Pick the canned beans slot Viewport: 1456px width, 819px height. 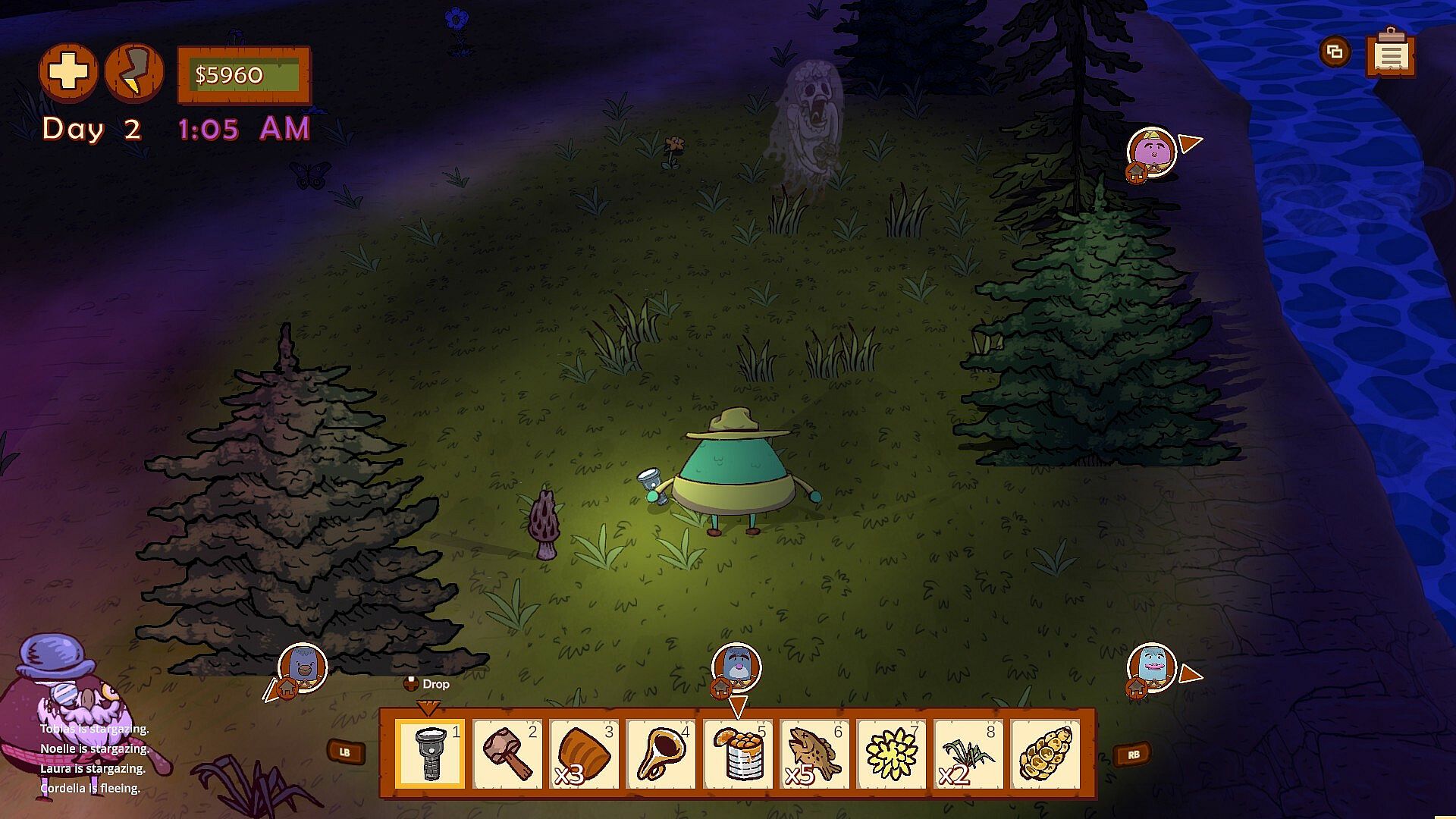[x=738, y=754]
